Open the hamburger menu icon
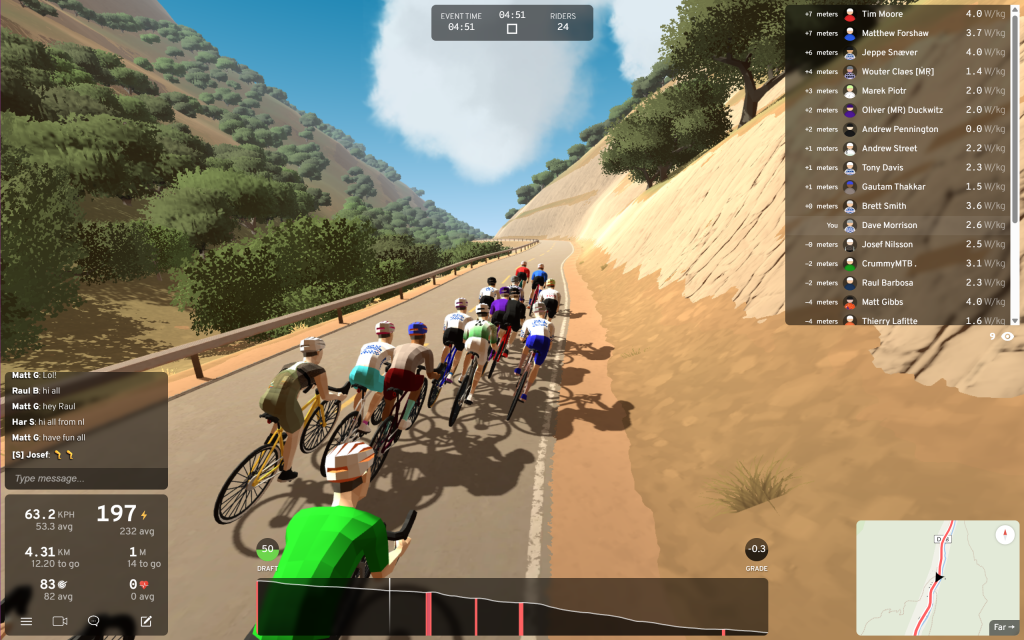The image size is (1024, 640). (26, 621)
